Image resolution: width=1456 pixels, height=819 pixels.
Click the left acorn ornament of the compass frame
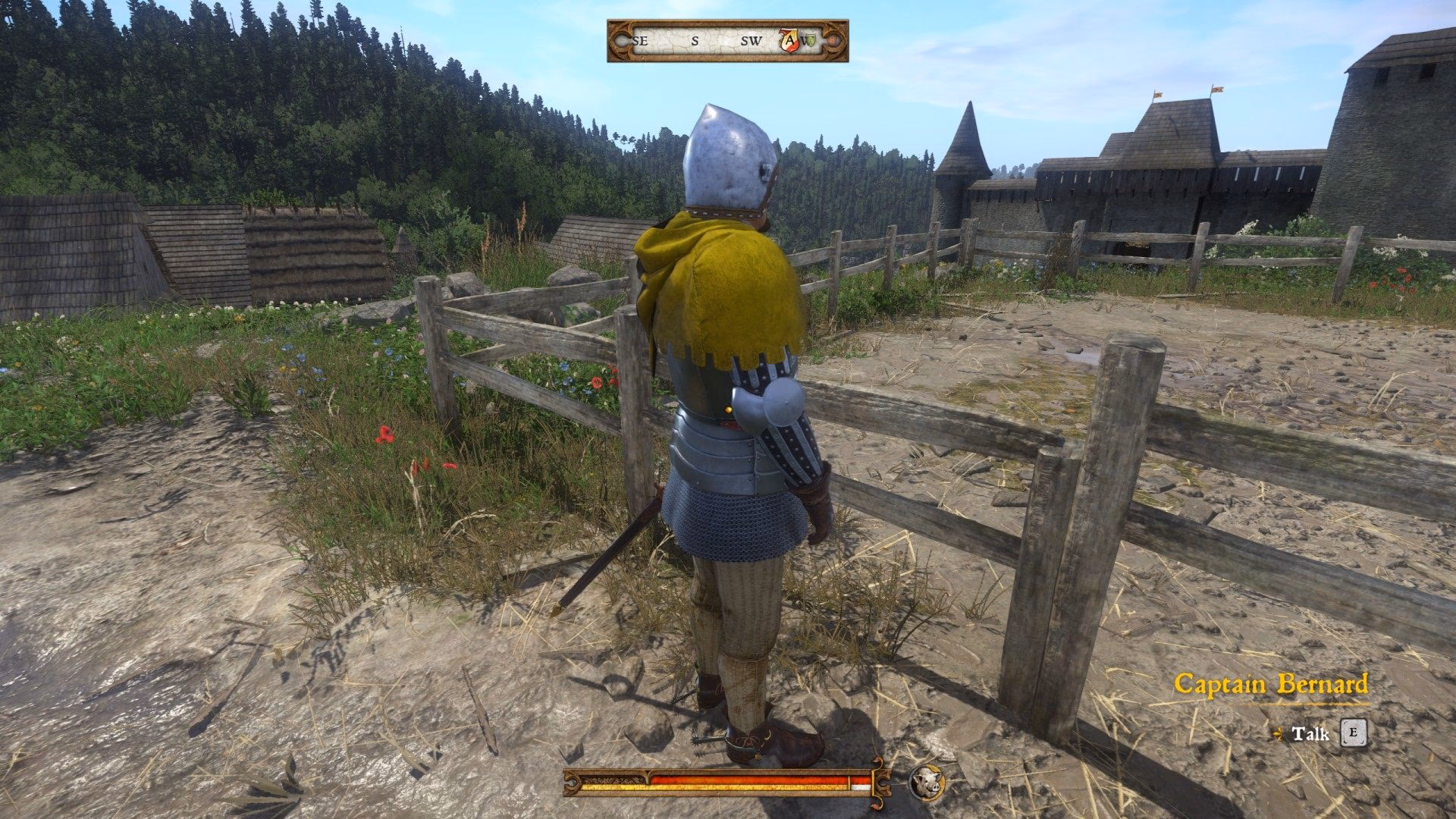pos(622,41)
